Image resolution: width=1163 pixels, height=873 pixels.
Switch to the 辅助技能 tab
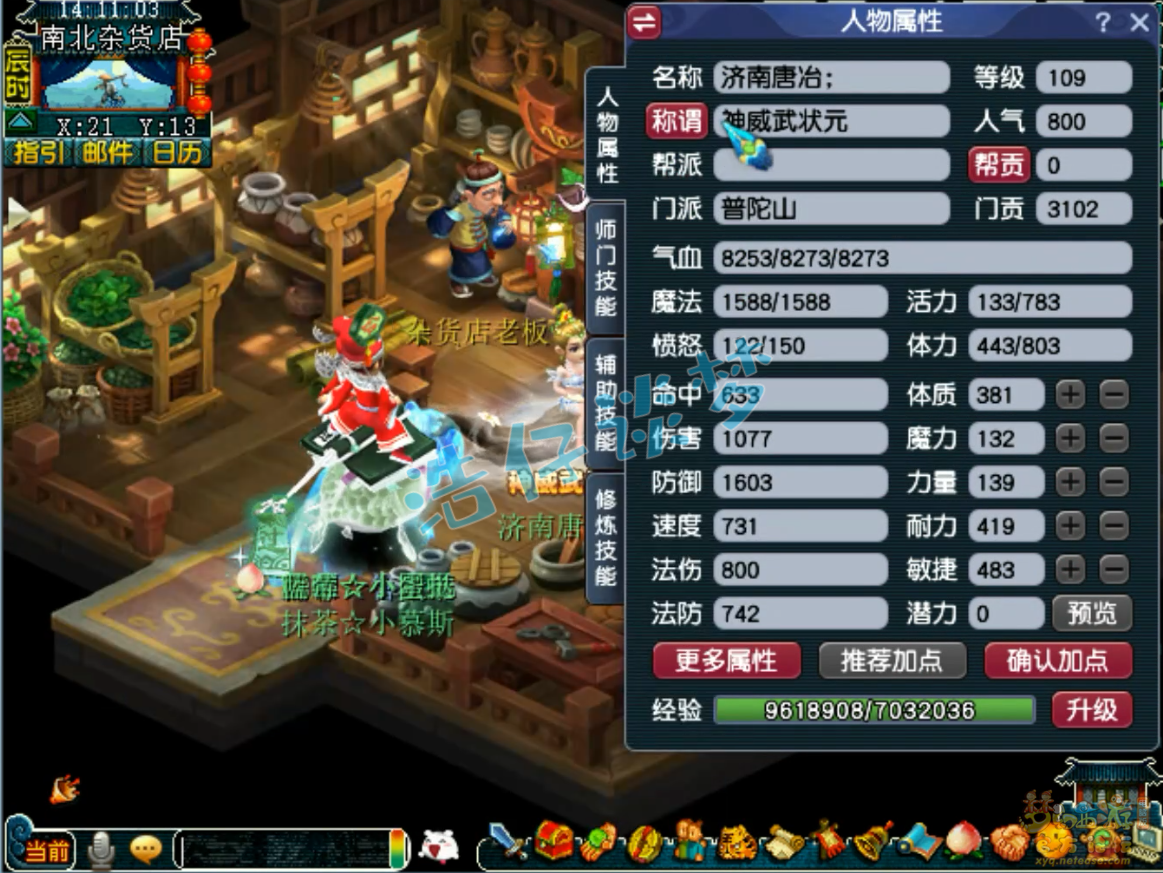(x=606, y=401)
